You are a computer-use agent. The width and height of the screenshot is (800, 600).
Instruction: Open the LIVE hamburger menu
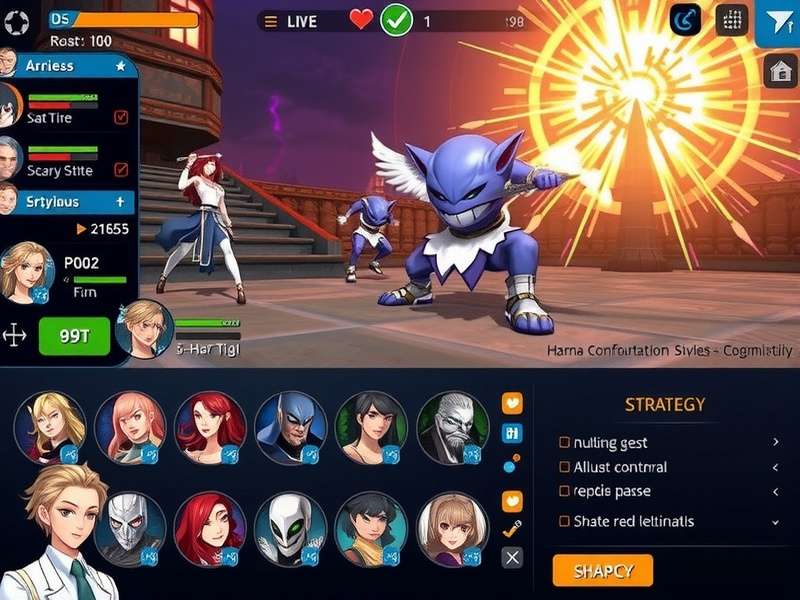tap(268, 21)
